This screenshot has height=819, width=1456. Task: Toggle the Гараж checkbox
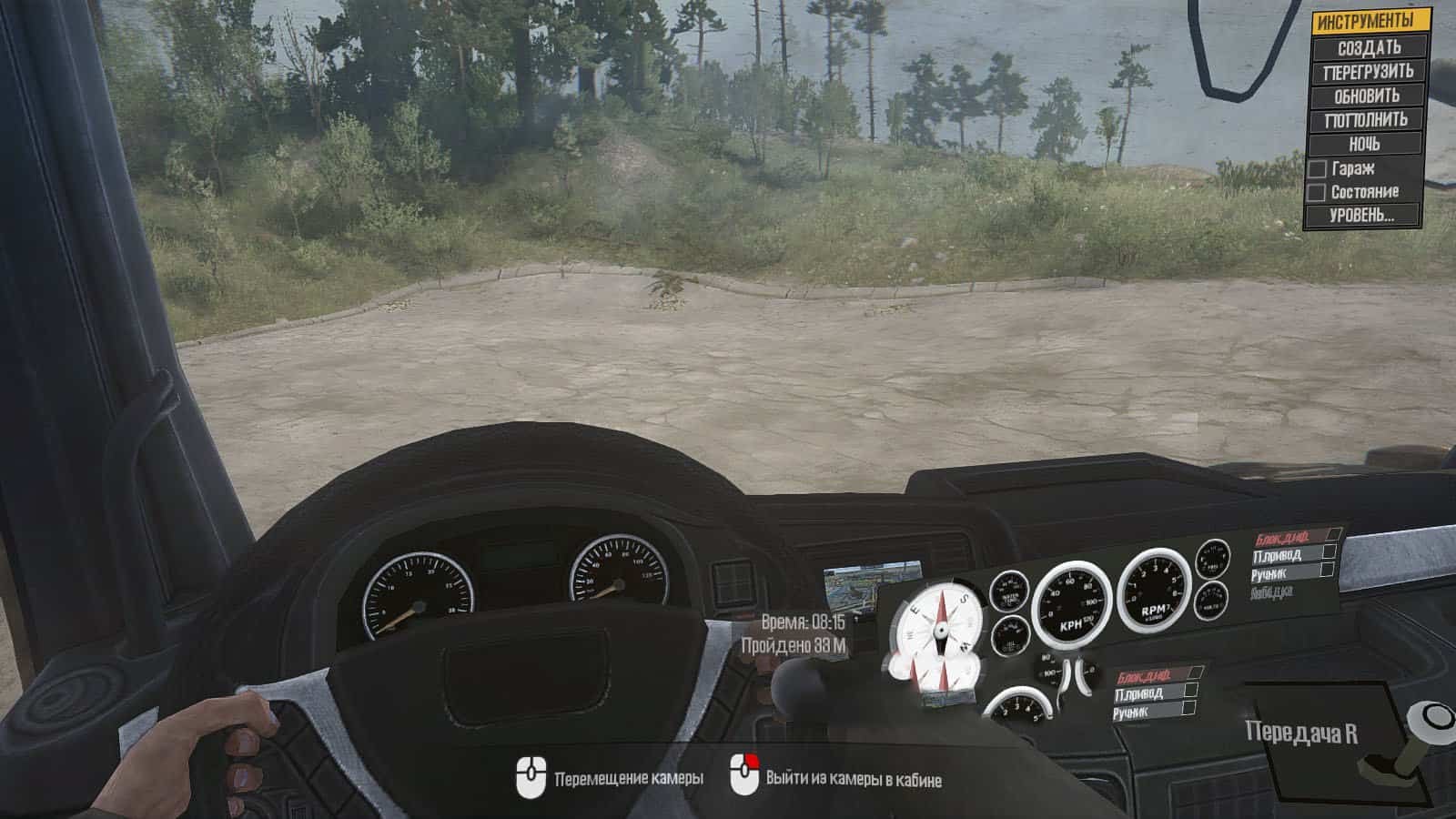[1317, 169]
